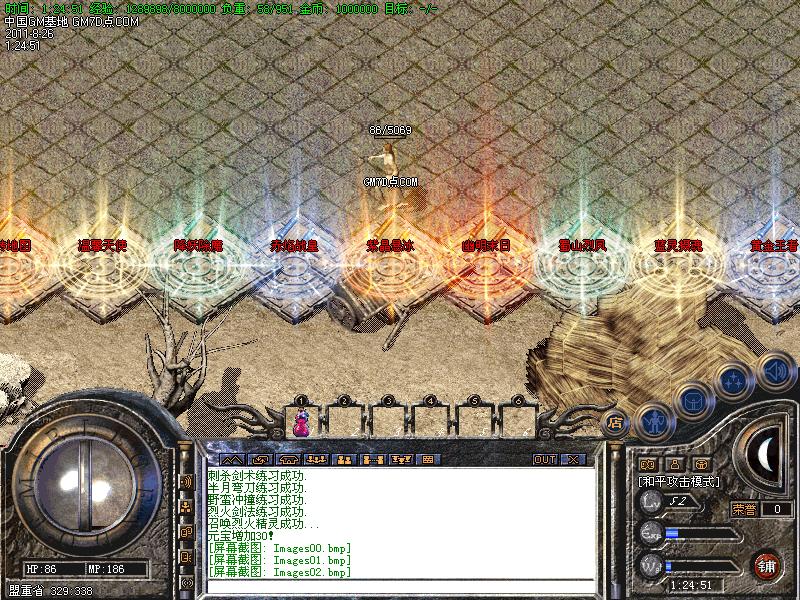Open the bag inventory icon

coord(692,402)
